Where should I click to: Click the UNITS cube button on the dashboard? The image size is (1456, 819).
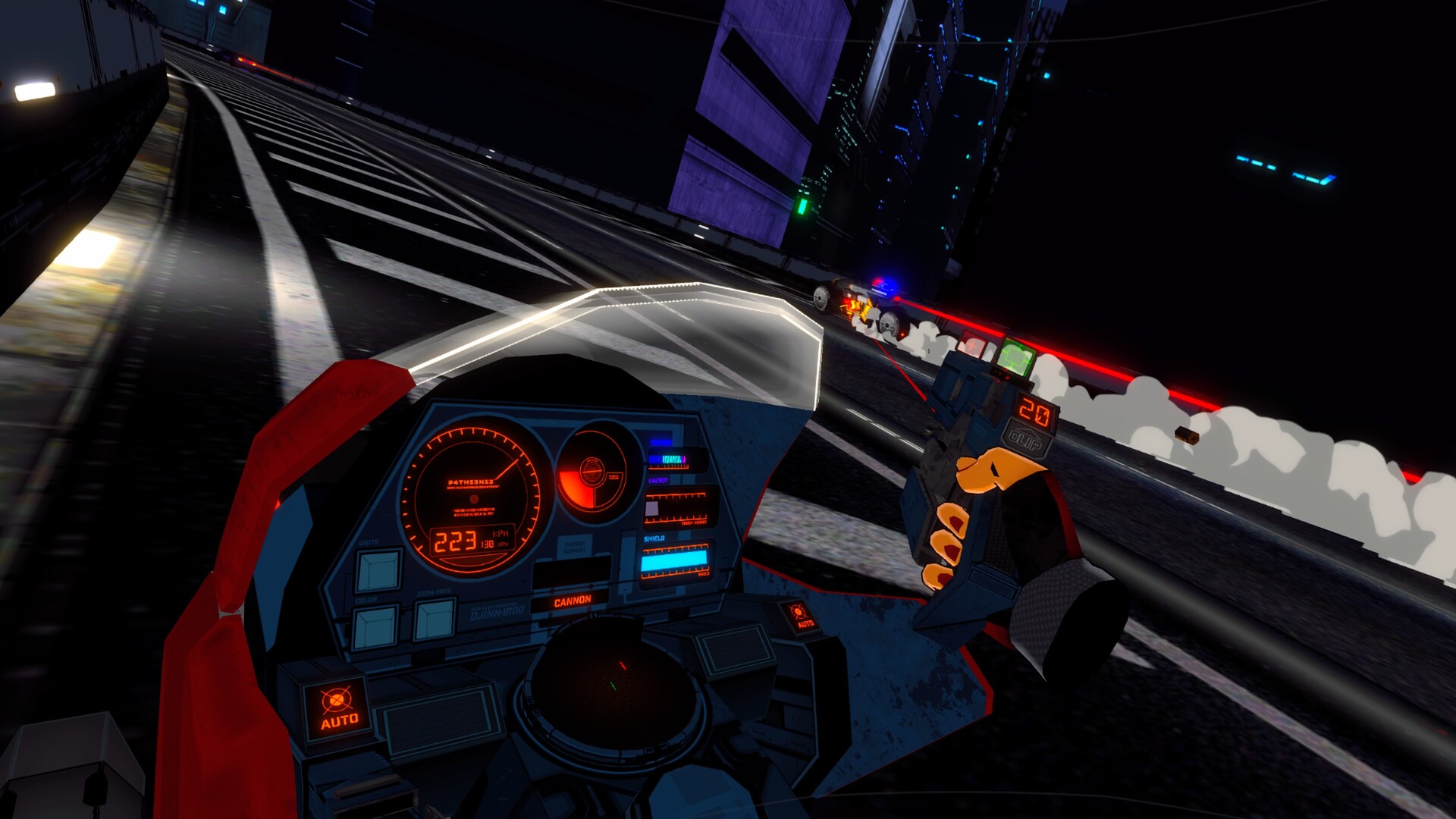click(x=378, y=570)
